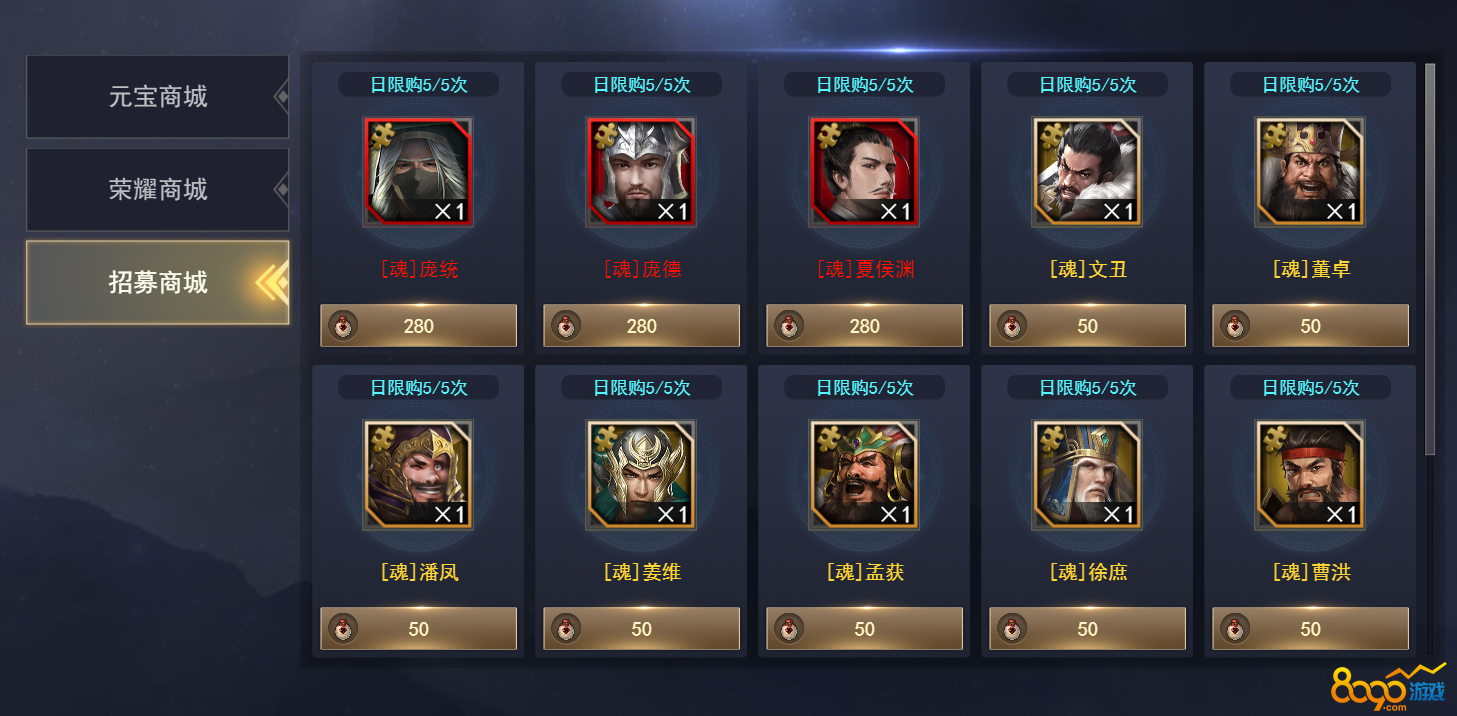View the 庞德 silver-helmet hero icon
The width and height of the screenshot is (1457, 716).
(641, 172)
